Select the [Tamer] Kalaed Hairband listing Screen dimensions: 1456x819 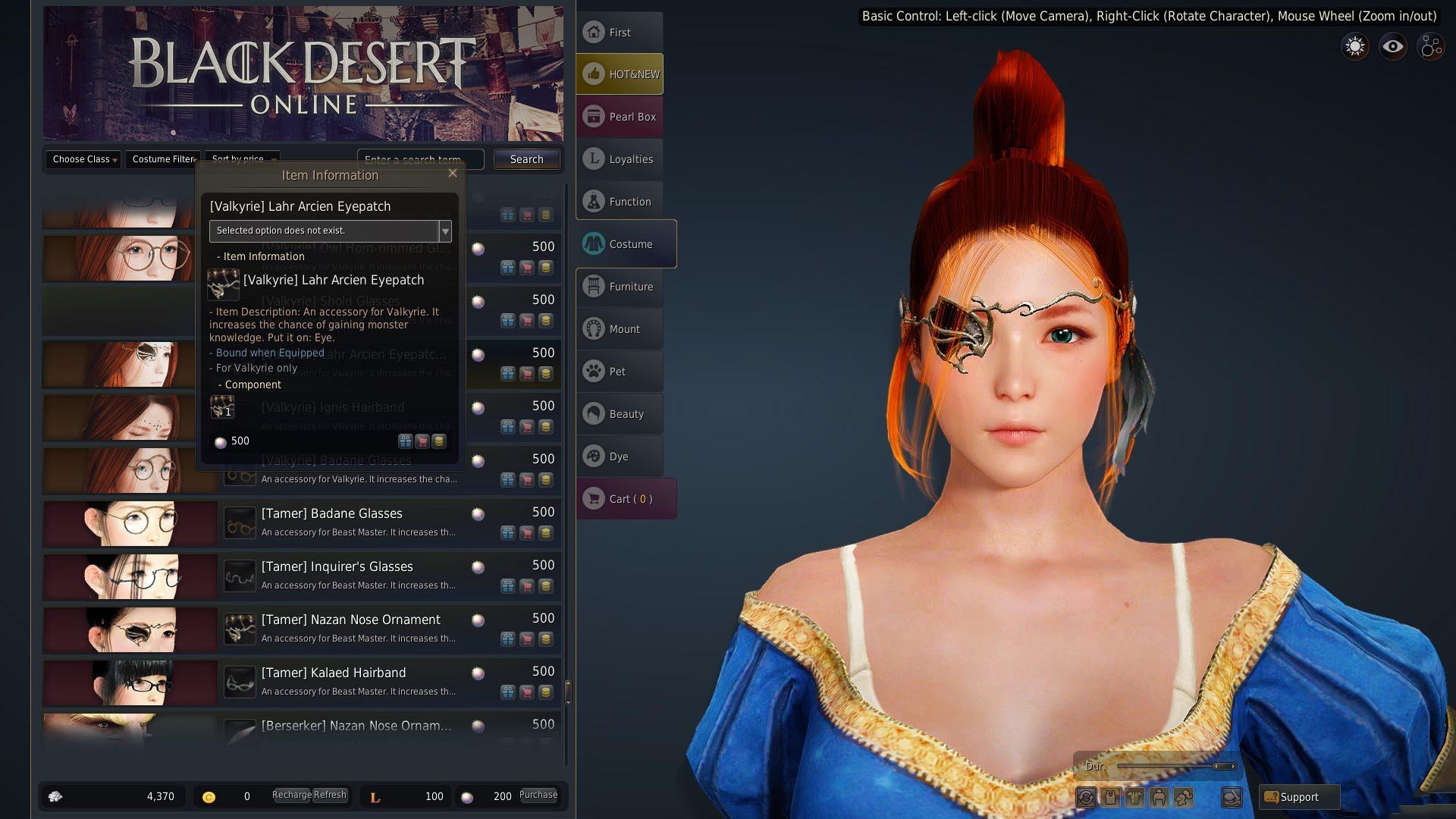(333, 673)
